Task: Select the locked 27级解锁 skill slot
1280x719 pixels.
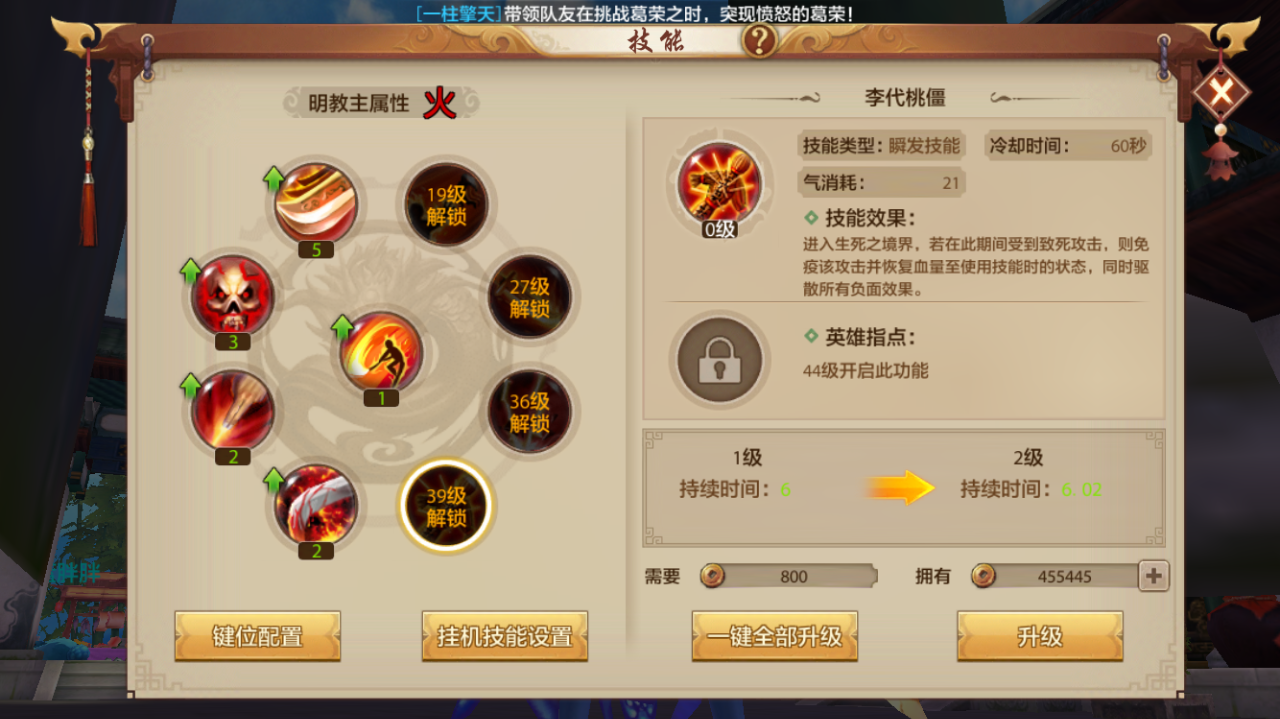Action: [x=529, y=297]
